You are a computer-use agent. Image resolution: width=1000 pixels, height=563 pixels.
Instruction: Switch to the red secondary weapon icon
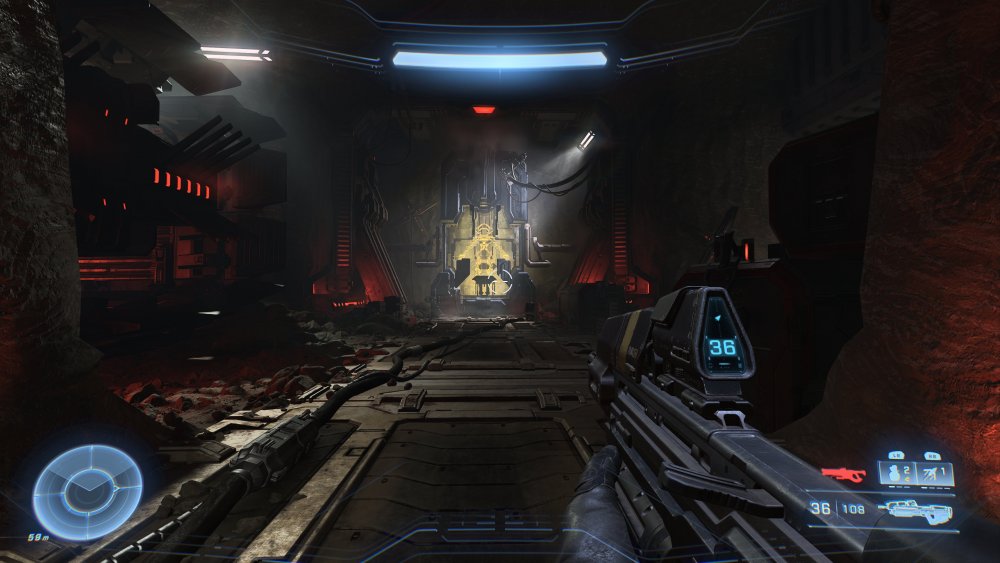(843, 473)
